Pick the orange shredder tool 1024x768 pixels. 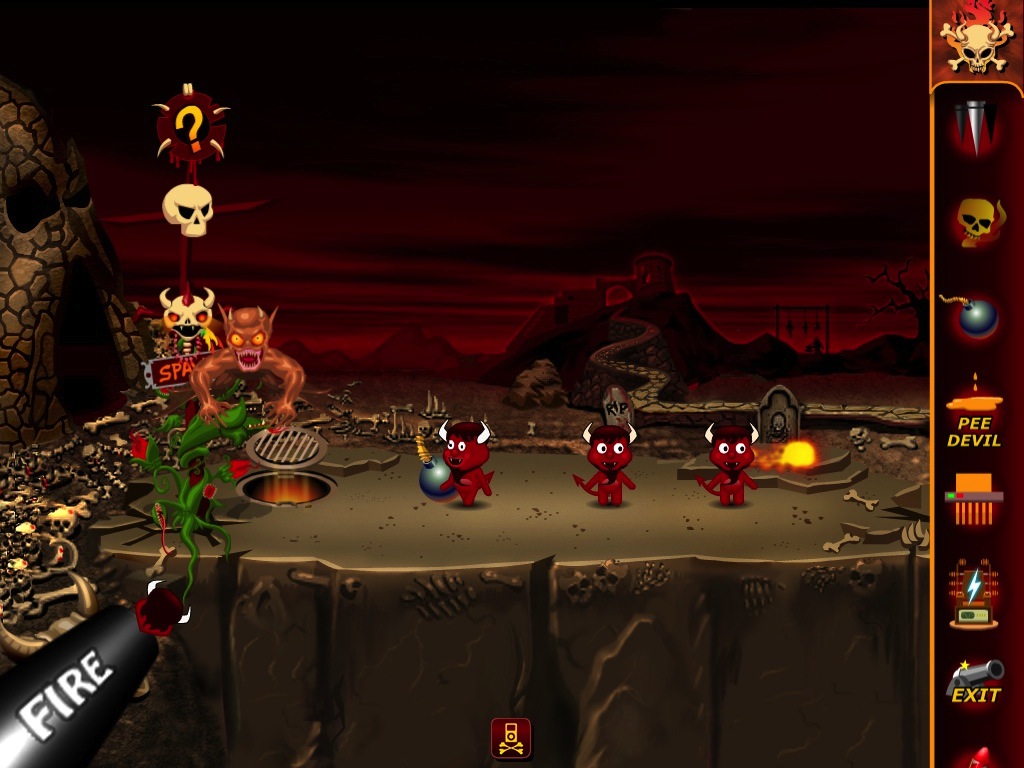pos(974,499)
